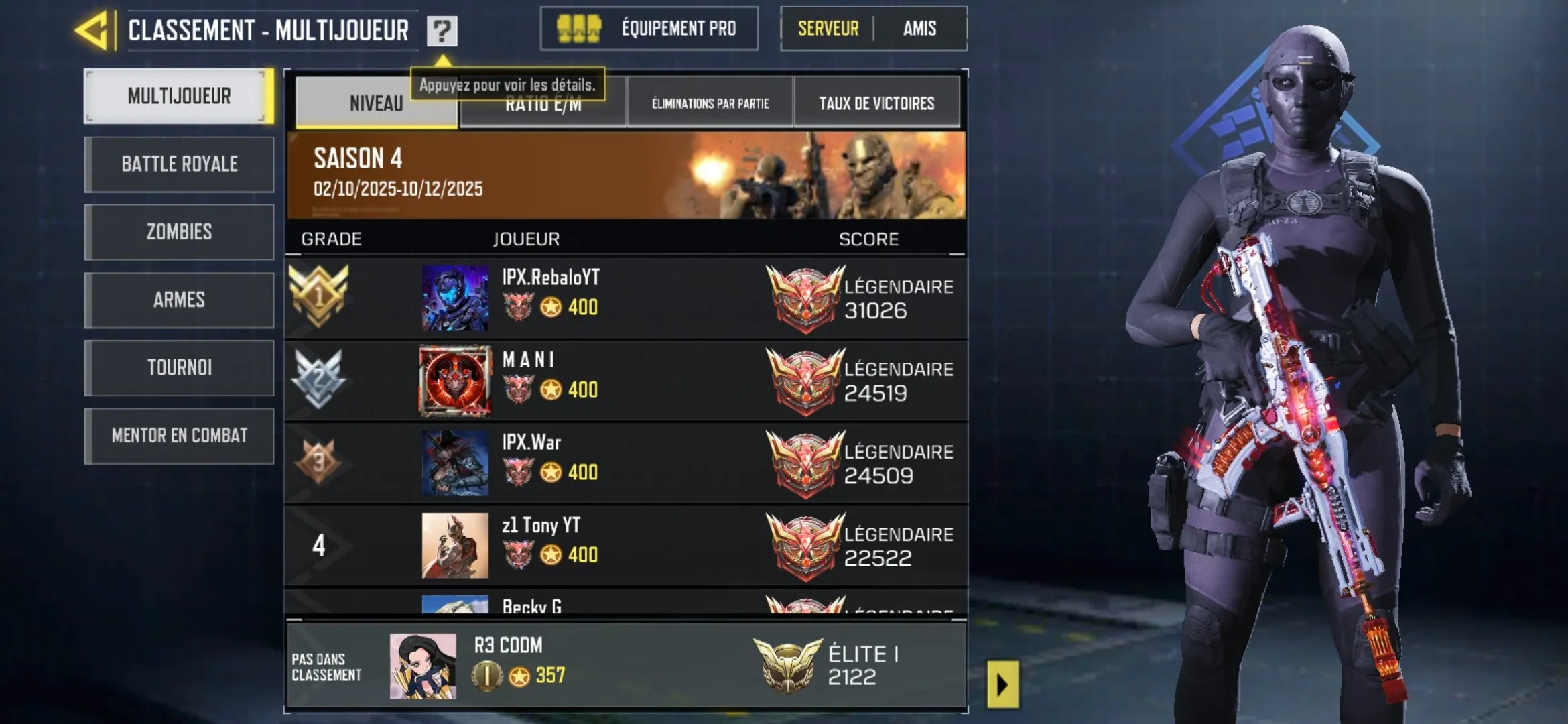Switch to the Battle Royale leaderboard tab
1568x724 pixels.
[x=179, y=164]
